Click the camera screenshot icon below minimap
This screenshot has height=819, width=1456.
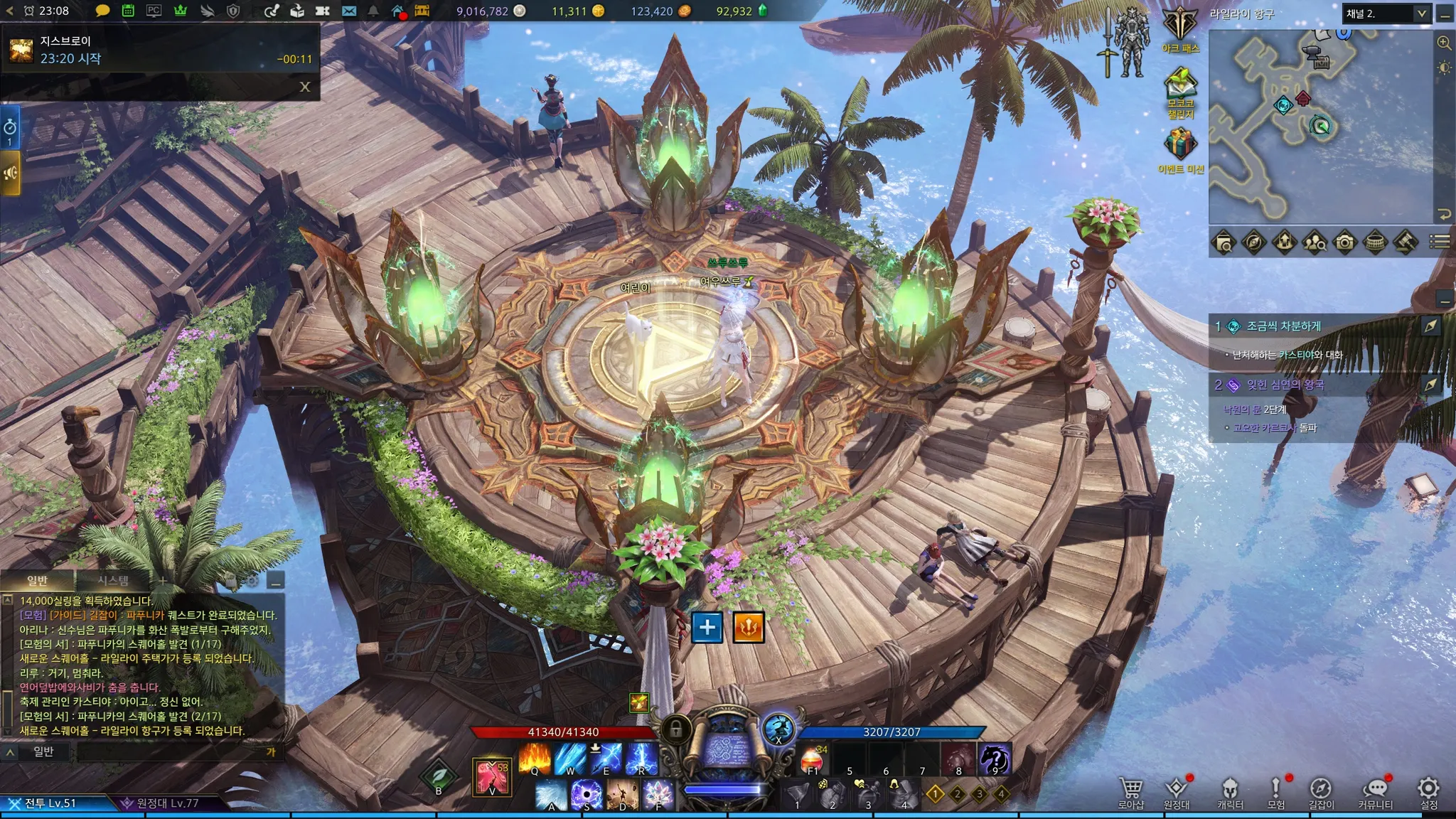(x=1344, y=242)
